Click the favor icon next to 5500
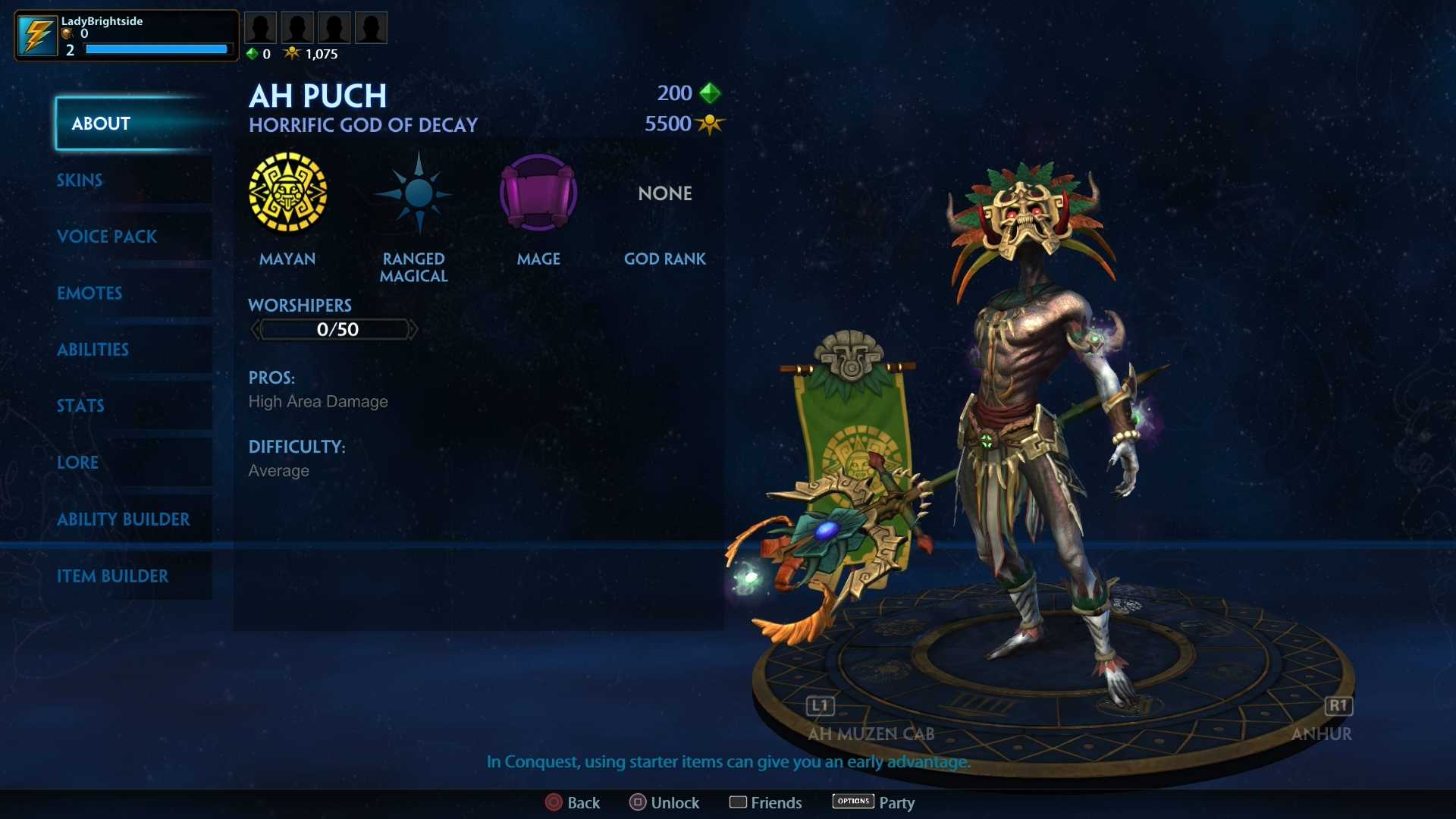 tap(710, 124)
